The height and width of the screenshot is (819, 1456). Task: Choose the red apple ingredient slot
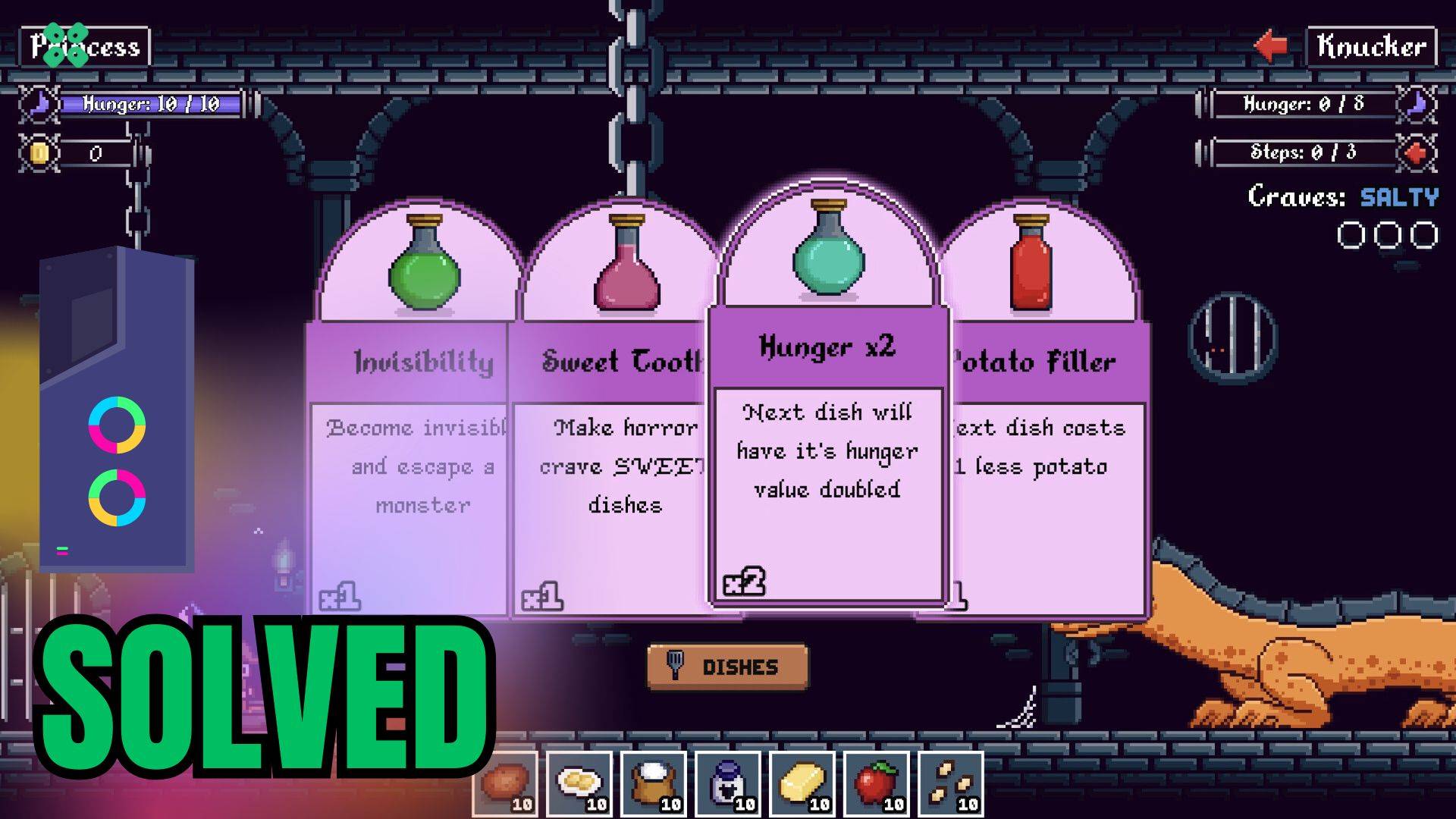click(877, 783)
